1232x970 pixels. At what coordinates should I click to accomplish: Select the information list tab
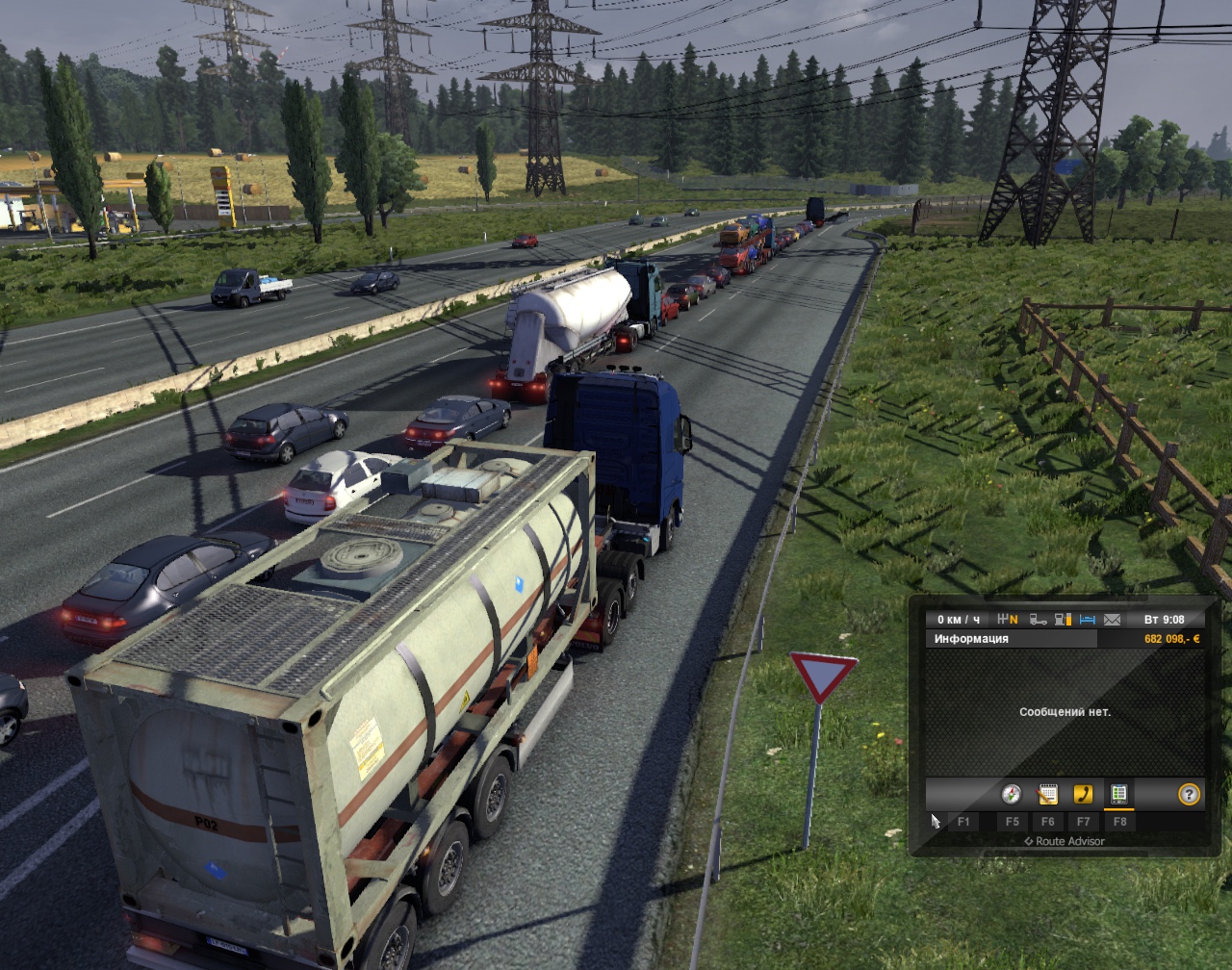tap(1118, 794)
